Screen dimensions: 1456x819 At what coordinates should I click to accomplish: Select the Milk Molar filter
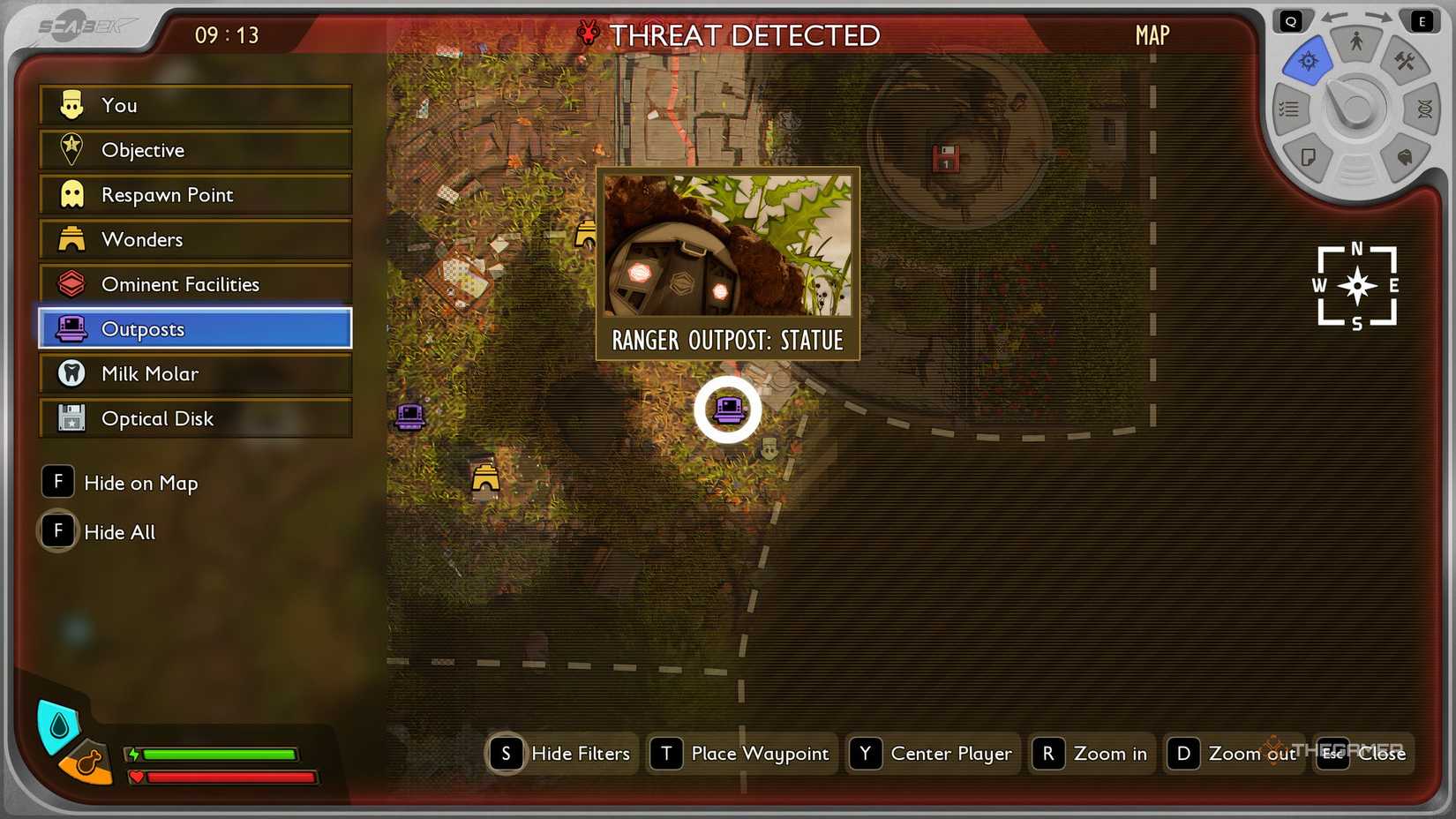pyautogui.click(x=148, y=373)
